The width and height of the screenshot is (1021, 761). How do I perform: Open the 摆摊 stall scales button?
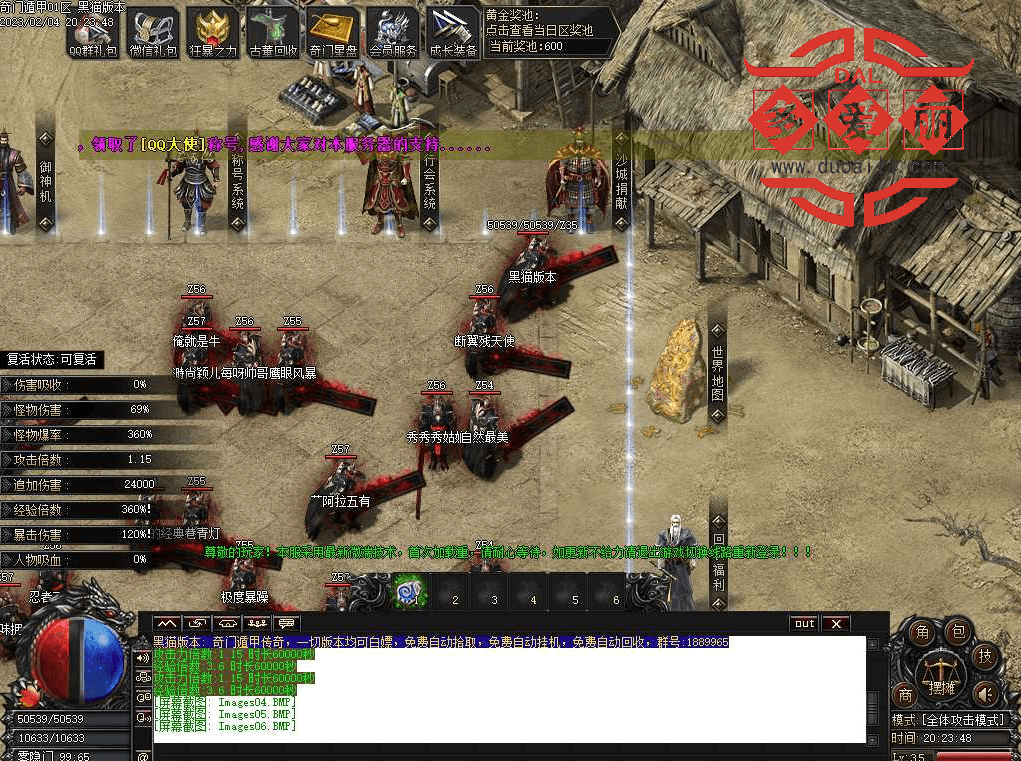click(941, 674)
